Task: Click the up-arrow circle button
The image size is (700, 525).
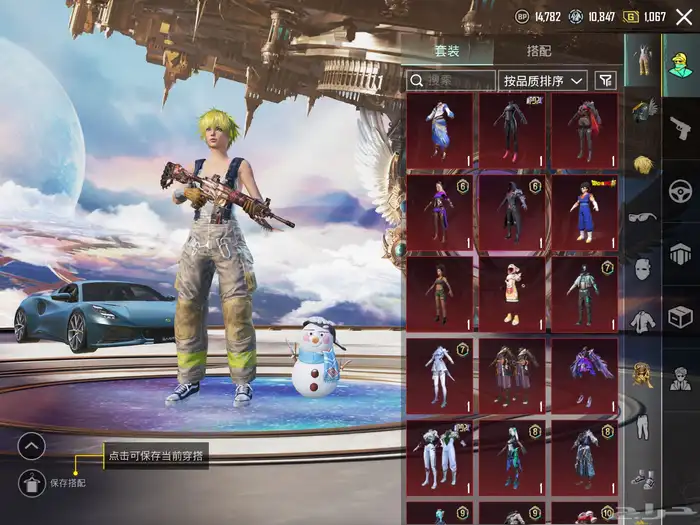Action: (32, 445)
